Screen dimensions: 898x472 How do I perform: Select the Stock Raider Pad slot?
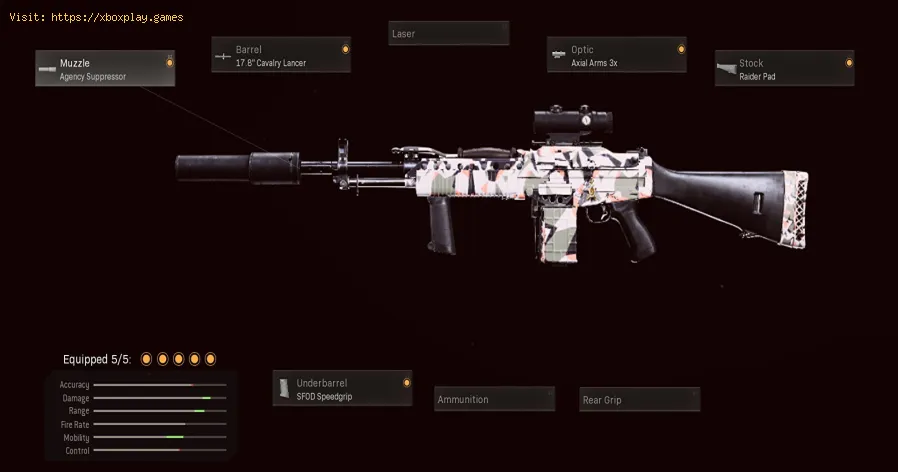coord(784,69)
